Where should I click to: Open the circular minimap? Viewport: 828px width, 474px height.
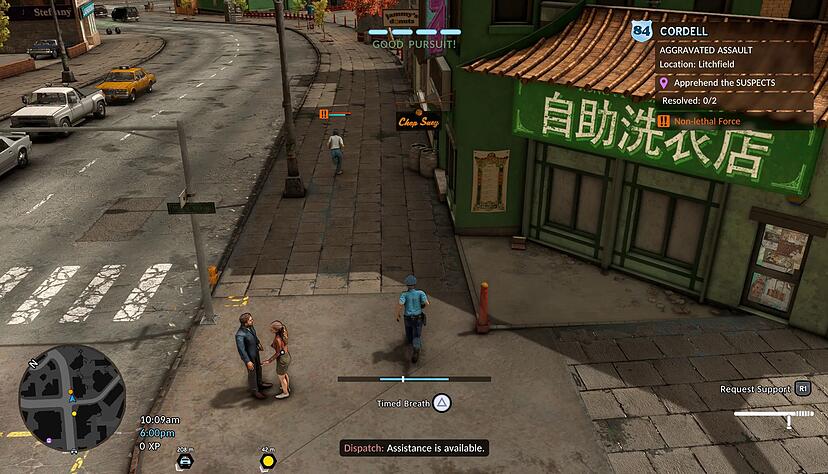click(72, 396)
